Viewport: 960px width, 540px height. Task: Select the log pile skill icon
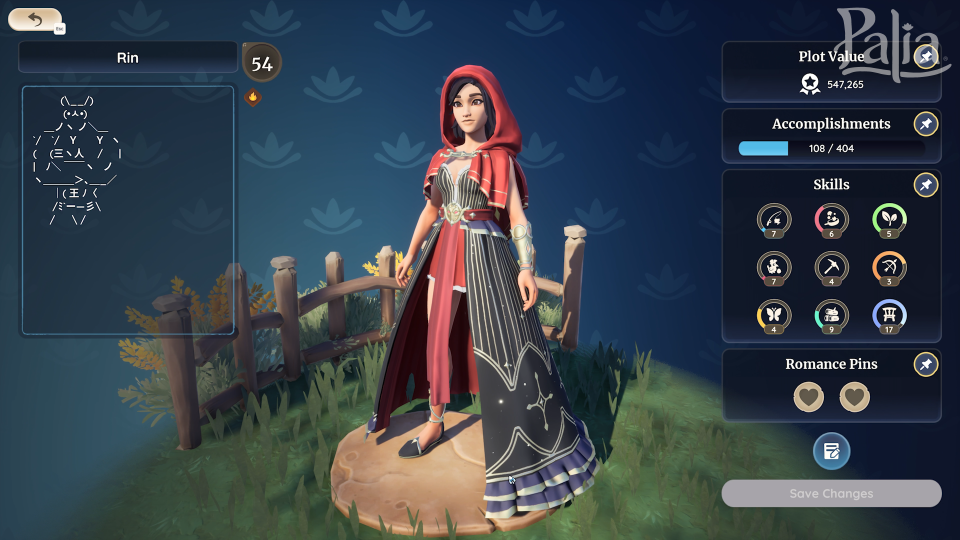[831, 315]
